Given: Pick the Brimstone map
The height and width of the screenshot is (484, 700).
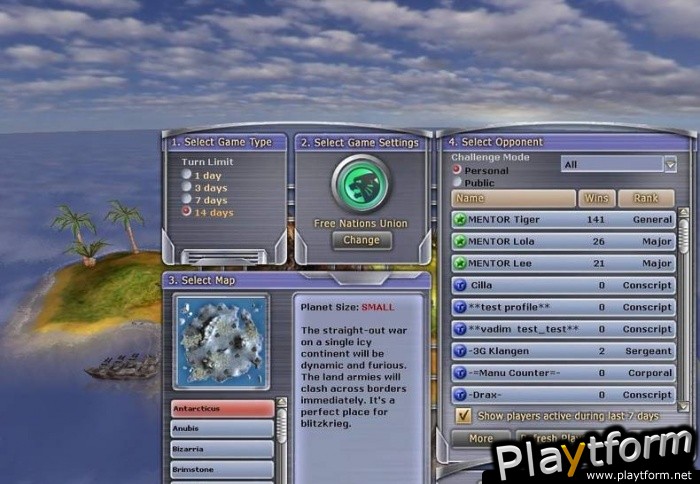Looking at the screenshot, I should [x=222, y=469].
